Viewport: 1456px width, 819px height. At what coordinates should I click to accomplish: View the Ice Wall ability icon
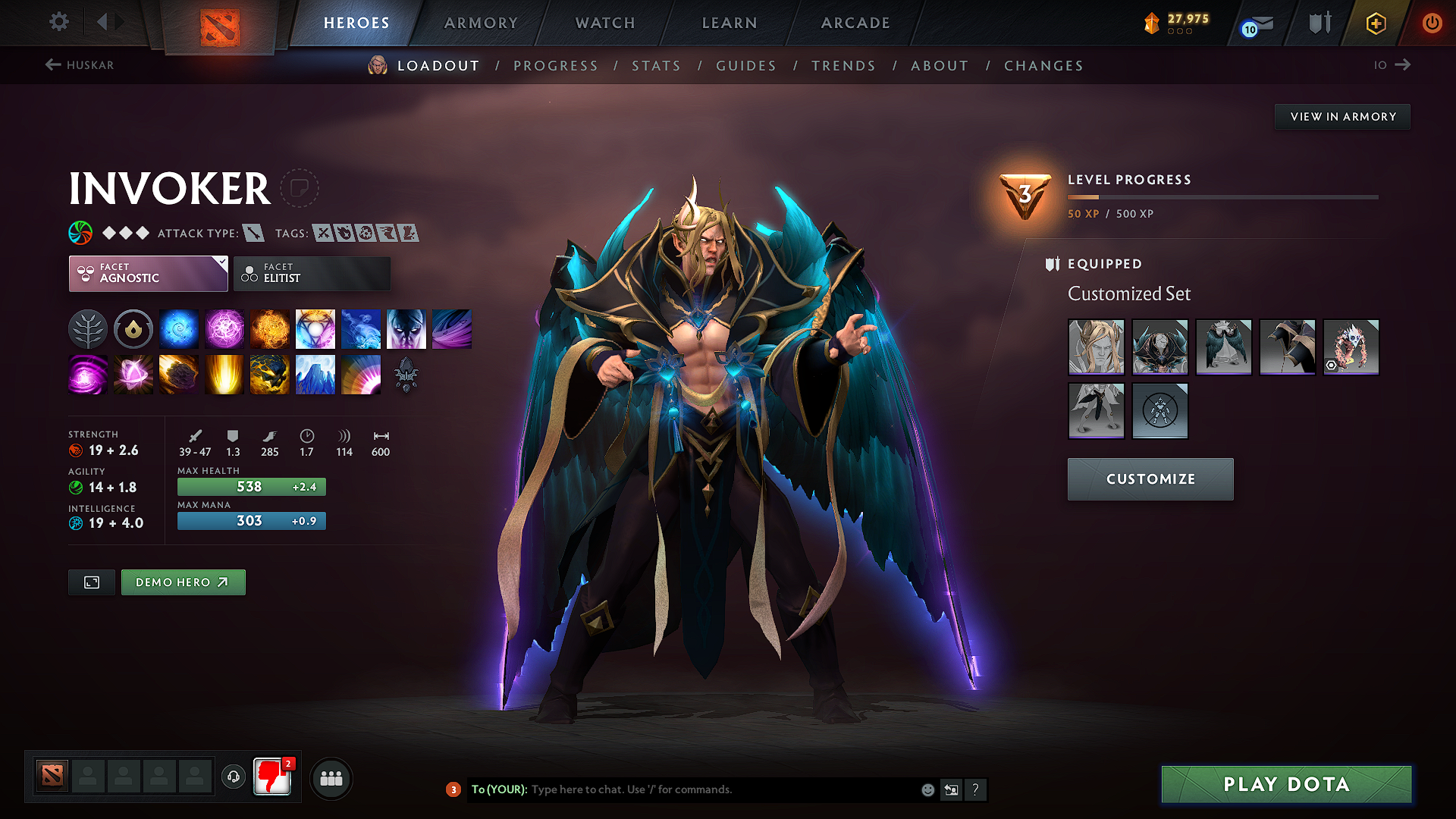click(315, 374)
